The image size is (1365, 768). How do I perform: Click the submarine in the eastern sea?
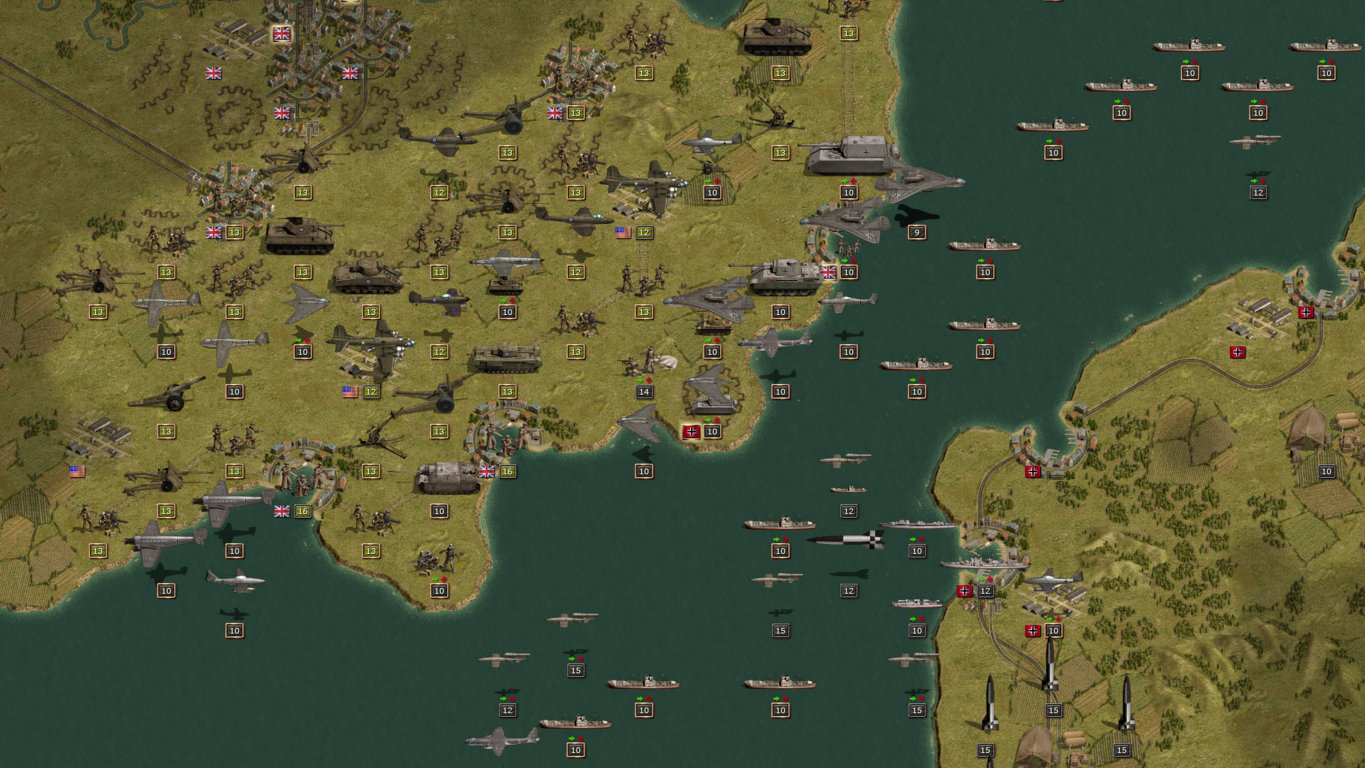(1255, 142)
